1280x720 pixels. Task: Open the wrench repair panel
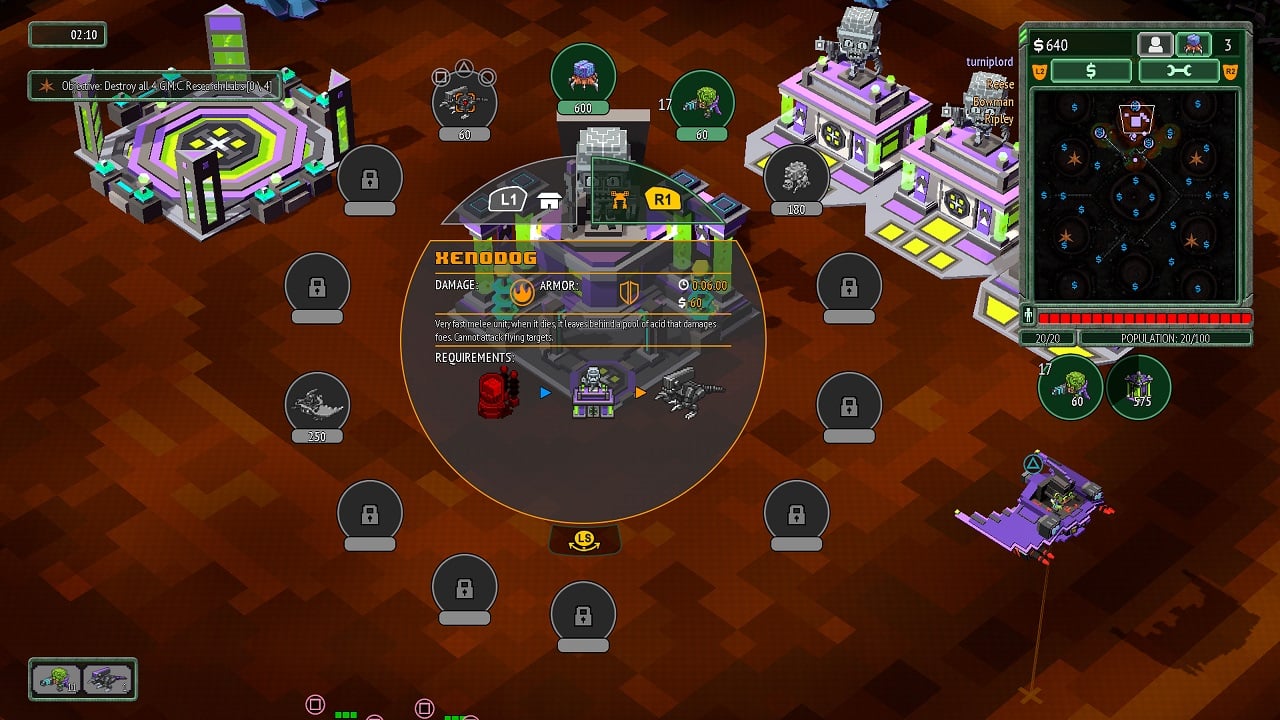[x=1178, y=71]
